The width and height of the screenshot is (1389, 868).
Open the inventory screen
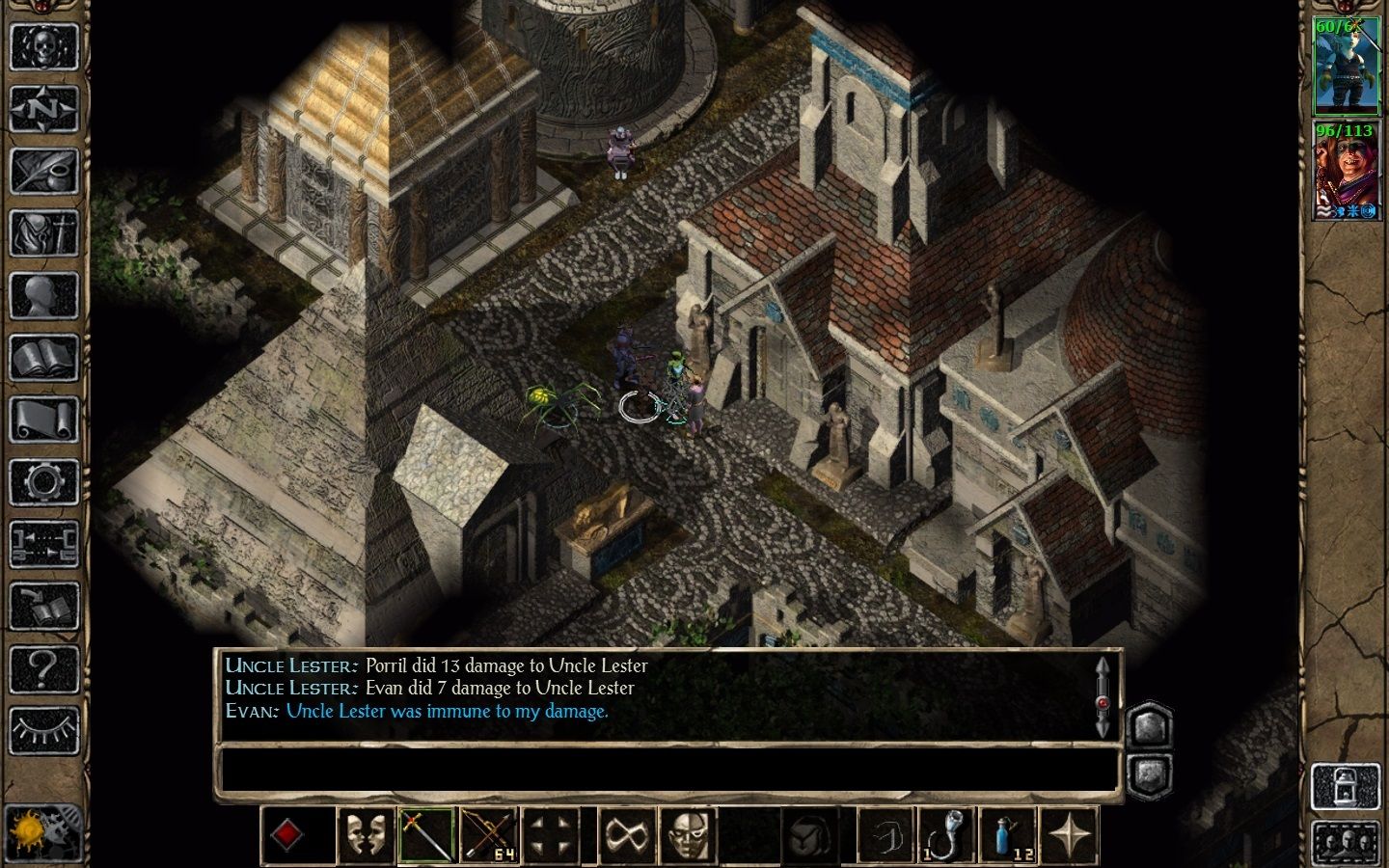(43, 233)
